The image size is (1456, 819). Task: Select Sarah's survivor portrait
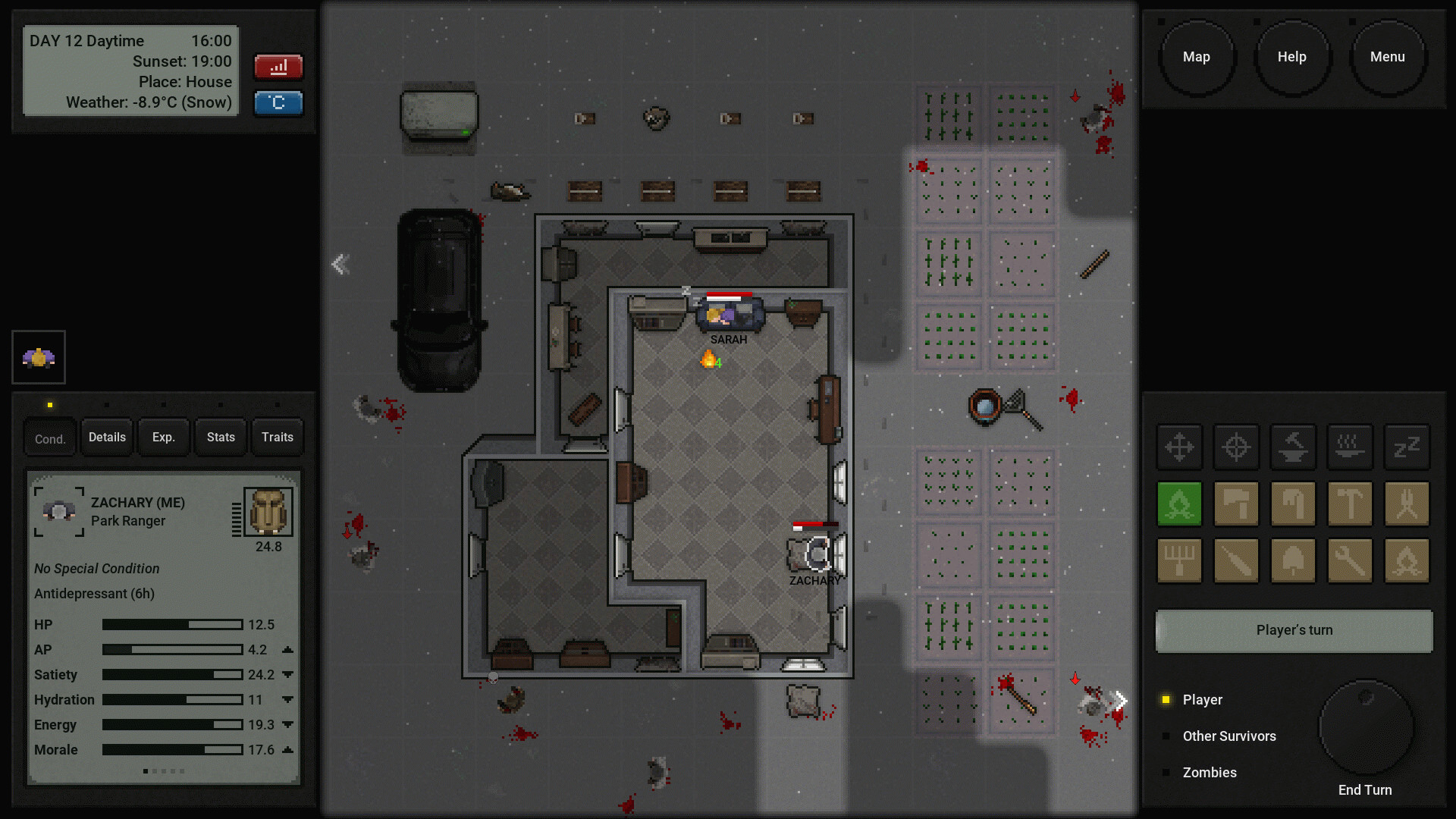pos(39,357)
